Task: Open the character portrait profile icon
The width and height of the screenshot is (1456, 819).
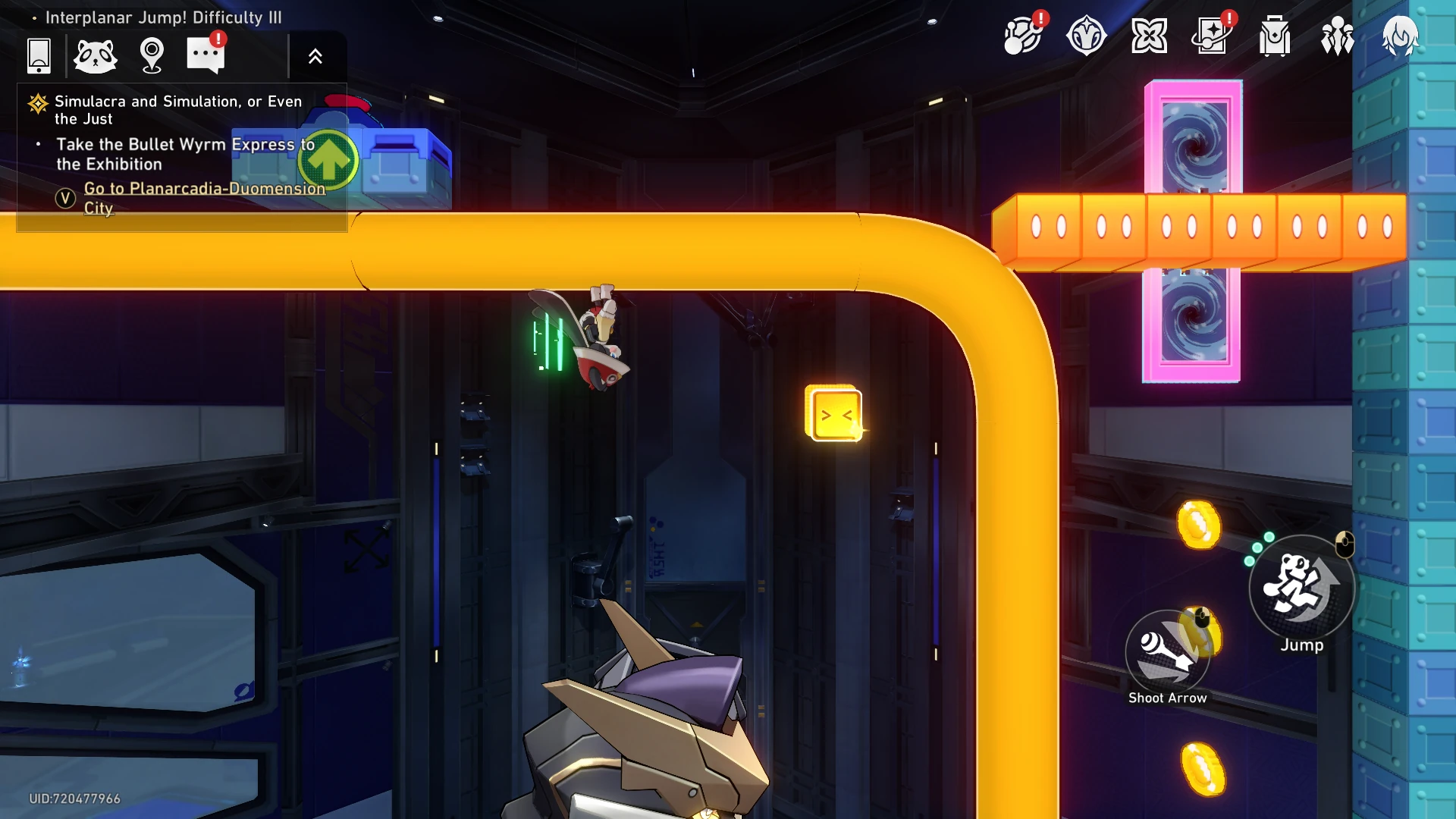Action: pos(1400,36)
